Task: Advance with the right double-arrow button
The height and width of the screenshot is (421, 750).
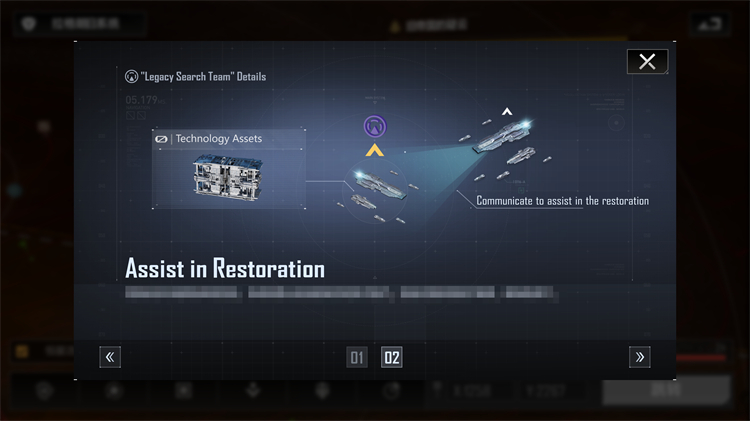Action: (x=640, y=357)
